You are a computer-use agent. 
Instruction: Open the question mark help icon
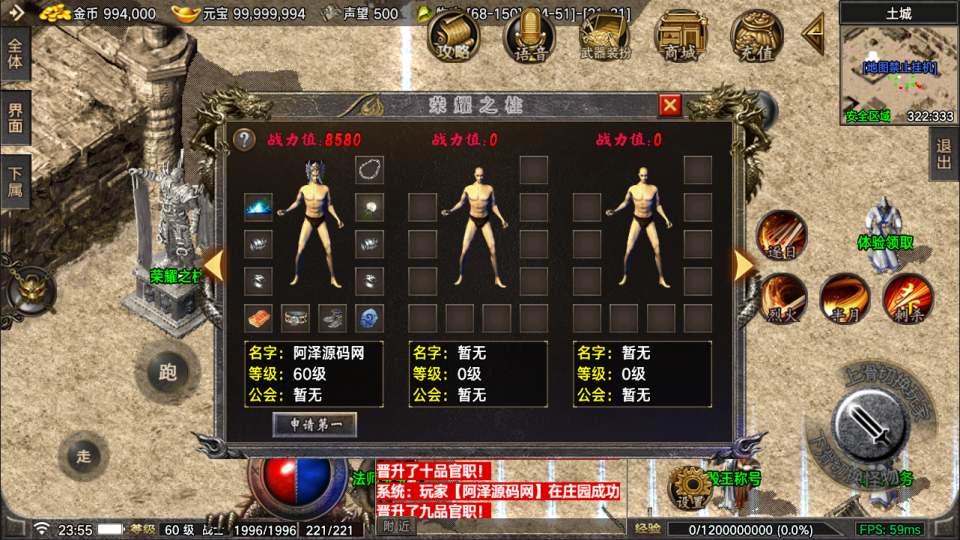coord(244,140)
